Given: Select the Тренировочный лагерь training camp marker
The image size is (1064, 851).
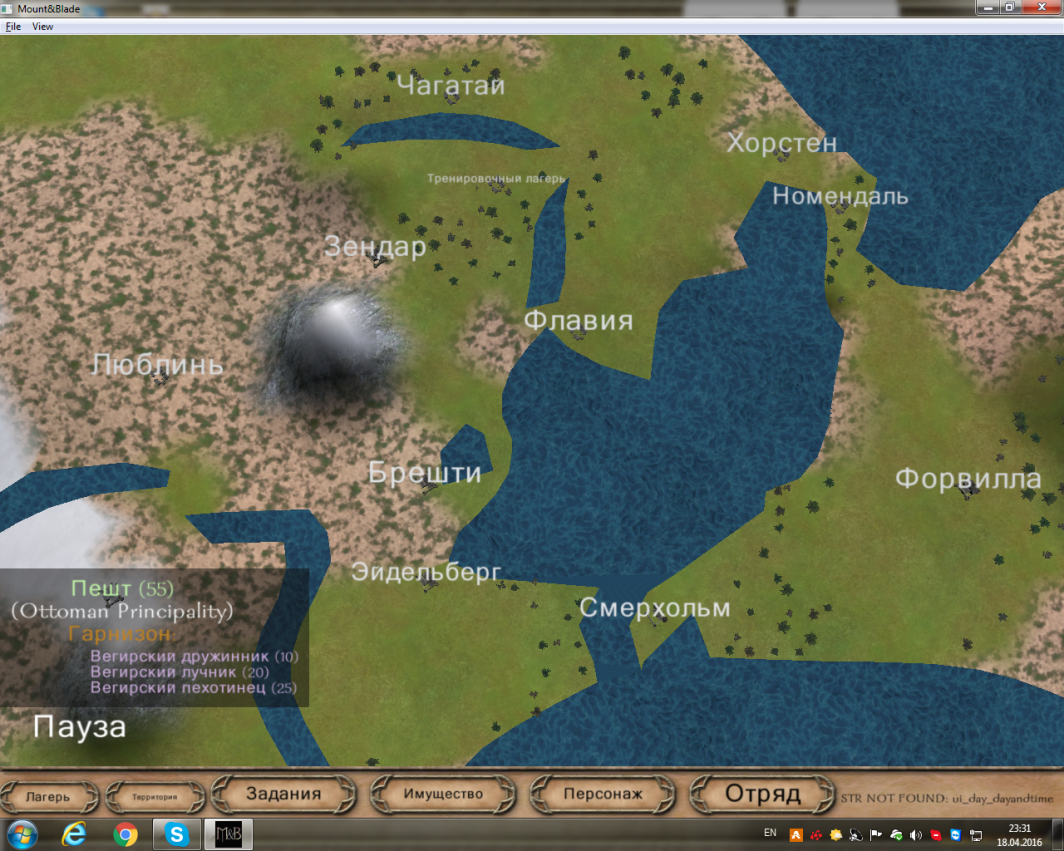Looking at the screenshot, I should (496, 179).
